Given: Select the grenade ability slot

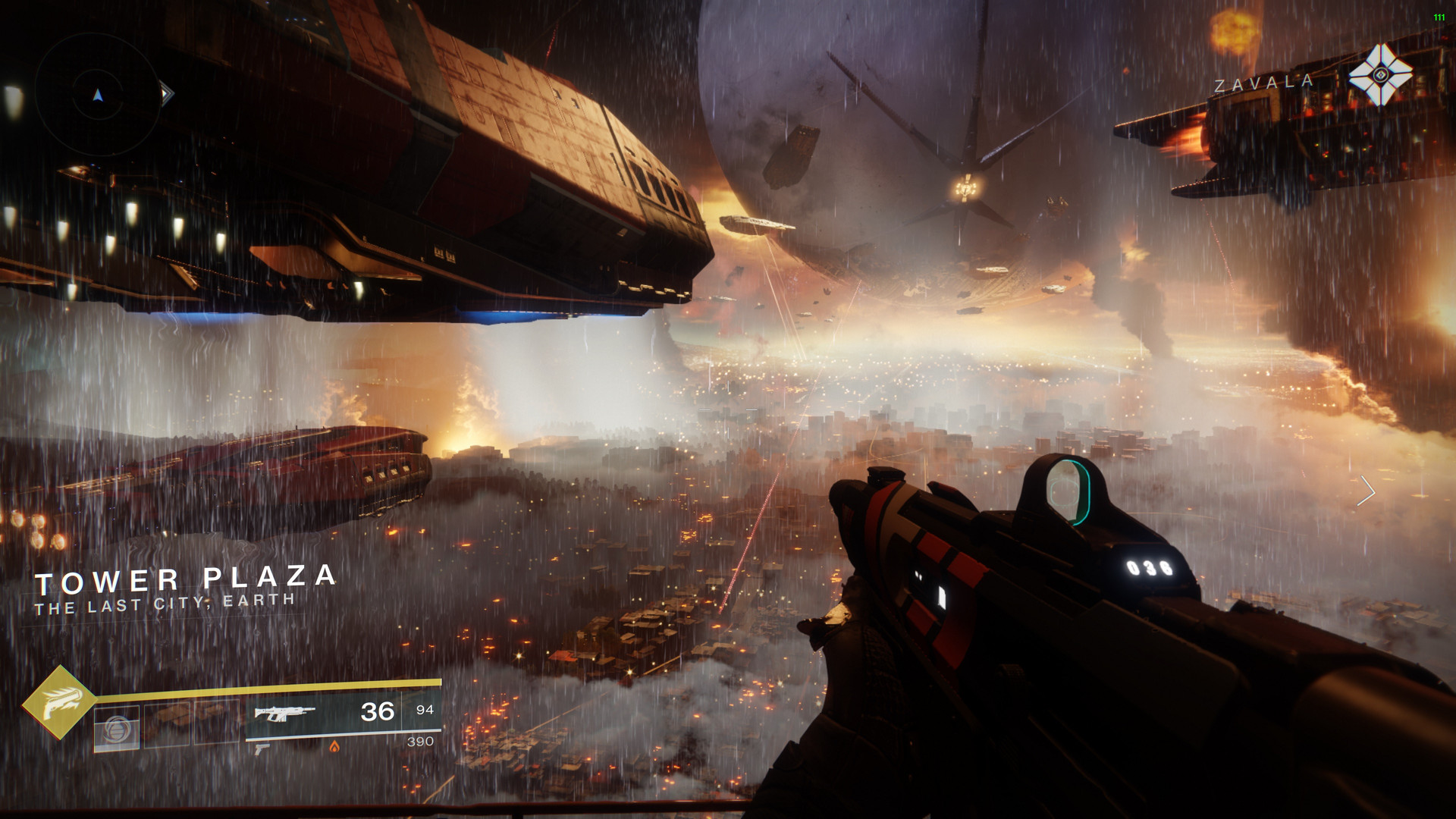Looking at the screenshot, I should point(117,729).
